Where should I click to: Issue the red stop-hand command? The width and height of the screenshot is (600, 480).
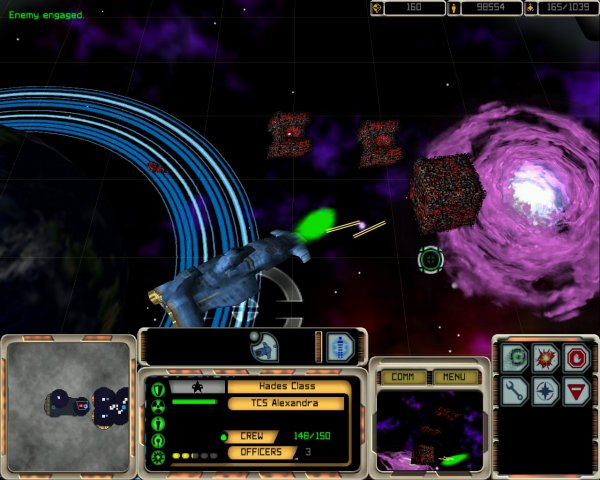[575, 358]
